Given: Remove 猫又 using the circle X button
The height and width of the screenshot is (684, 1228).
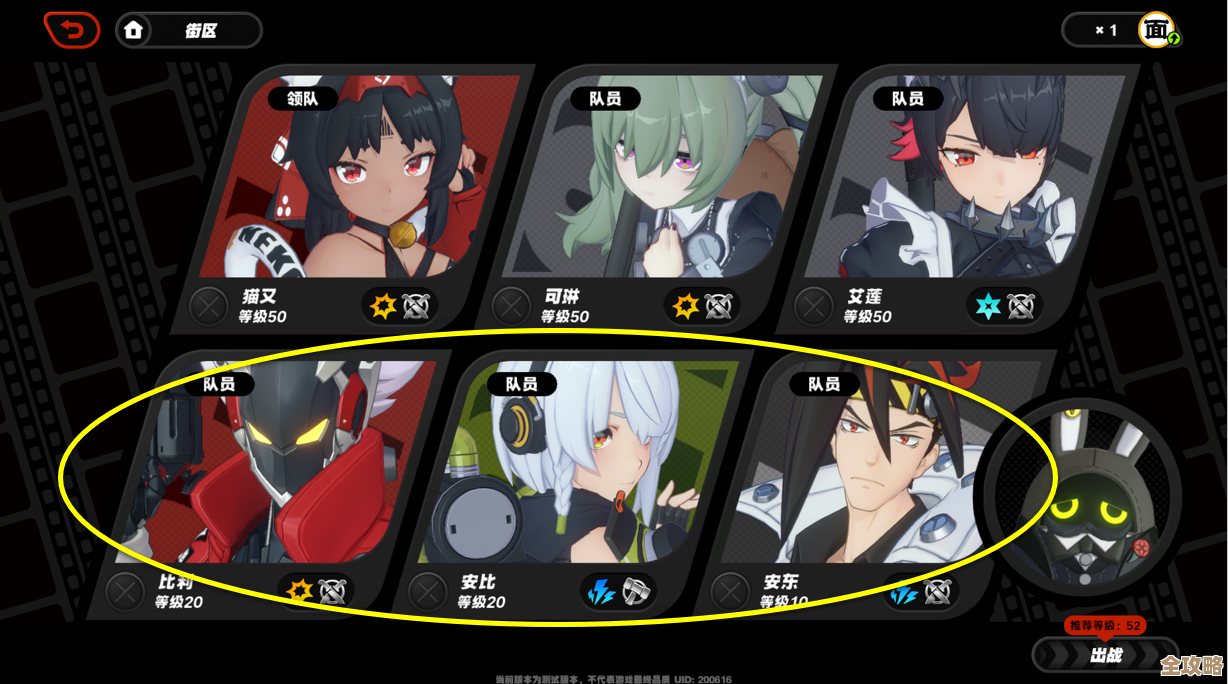Looking at the screenshot, I should 209,306.
